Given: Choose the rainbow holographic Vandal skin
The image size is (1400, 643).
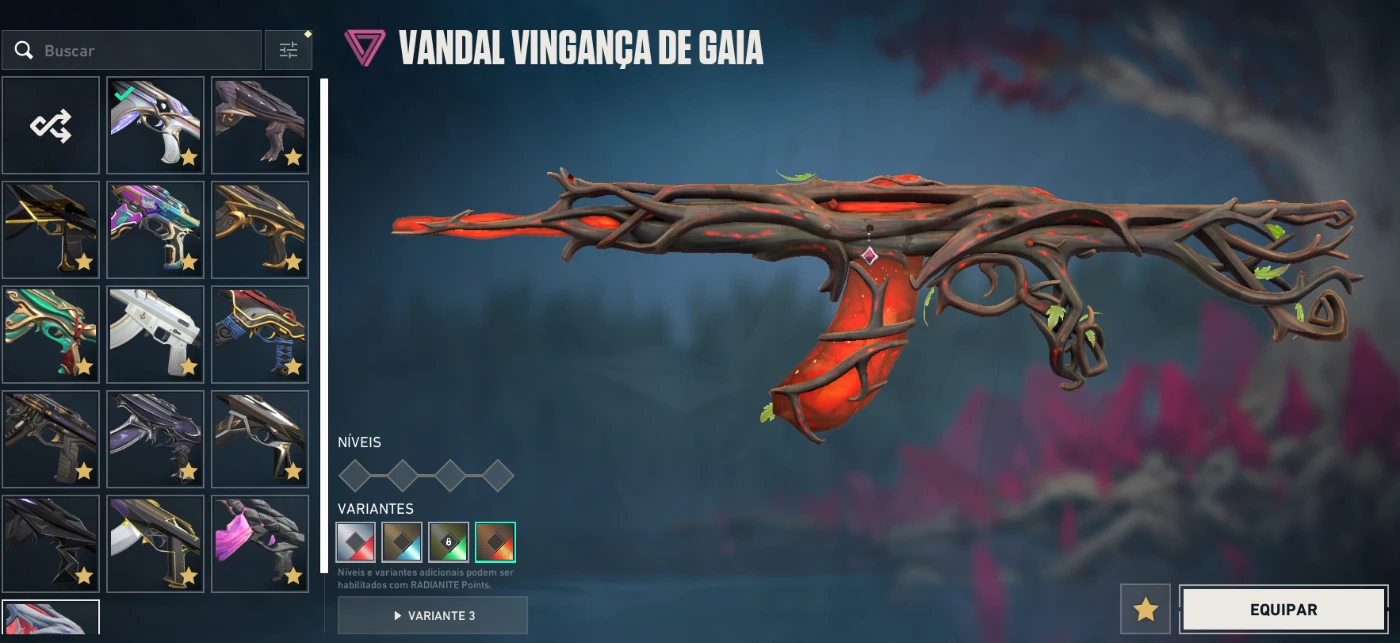Looking at the screenshot, I should 155,230.
